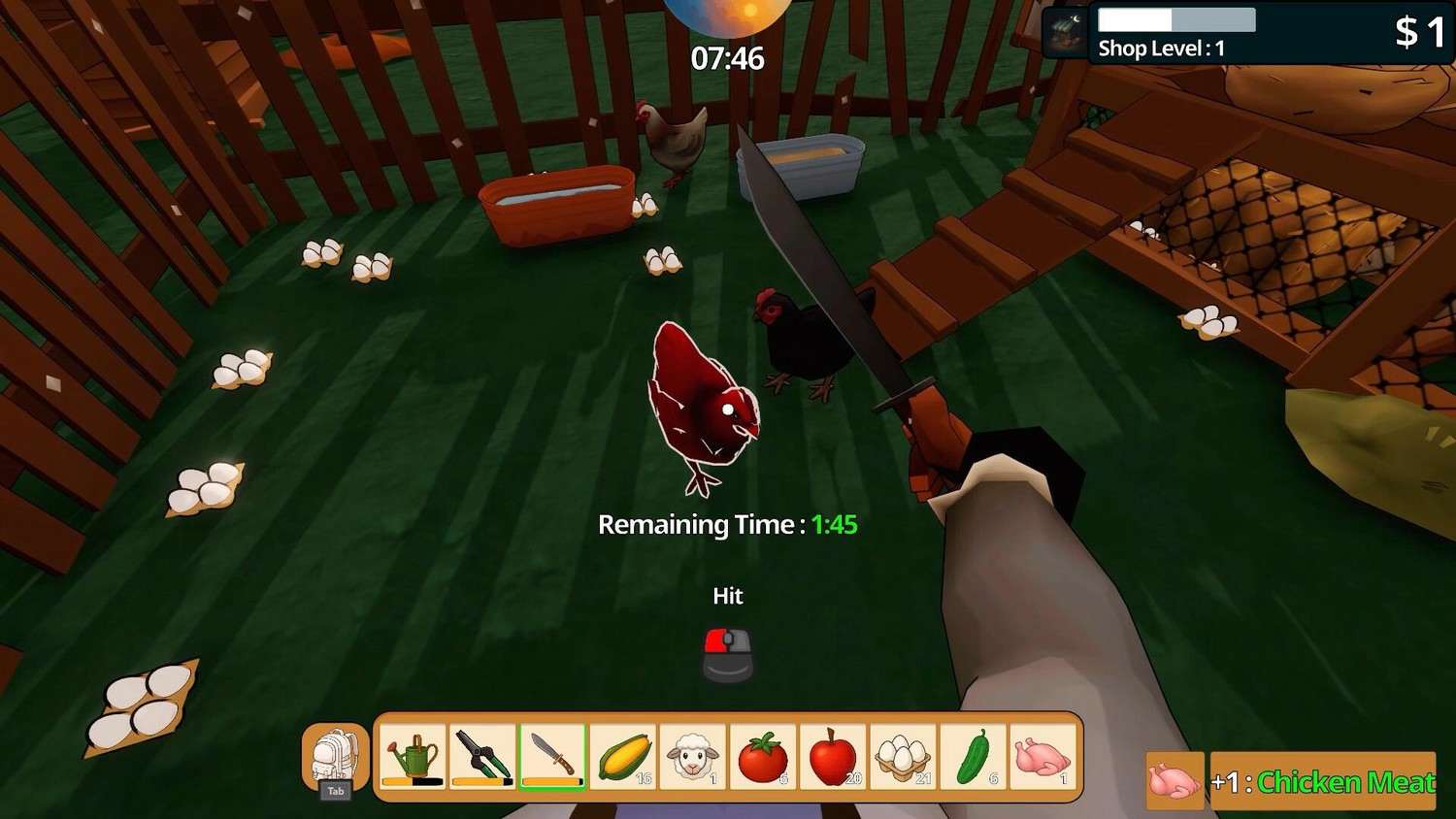Select the corn slot in the hotbar
This screenshot has width=1456, height=819.
click(x=622, y=757)
